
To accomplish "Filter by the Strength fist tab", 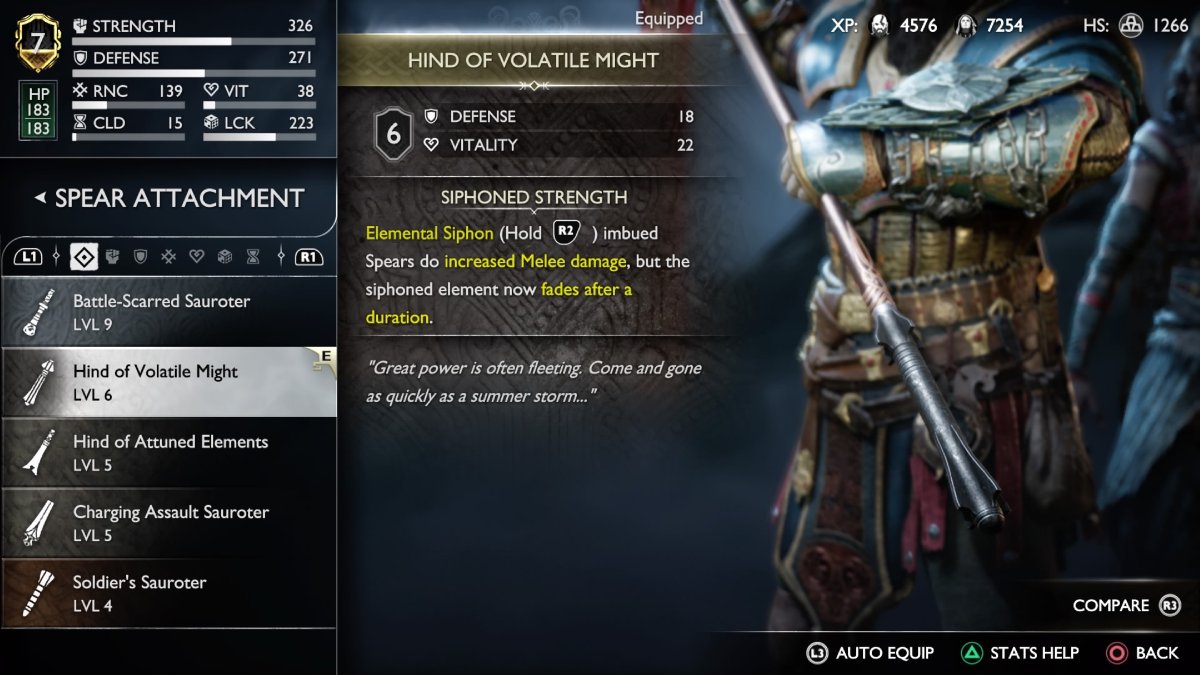I will click(112, 257).
